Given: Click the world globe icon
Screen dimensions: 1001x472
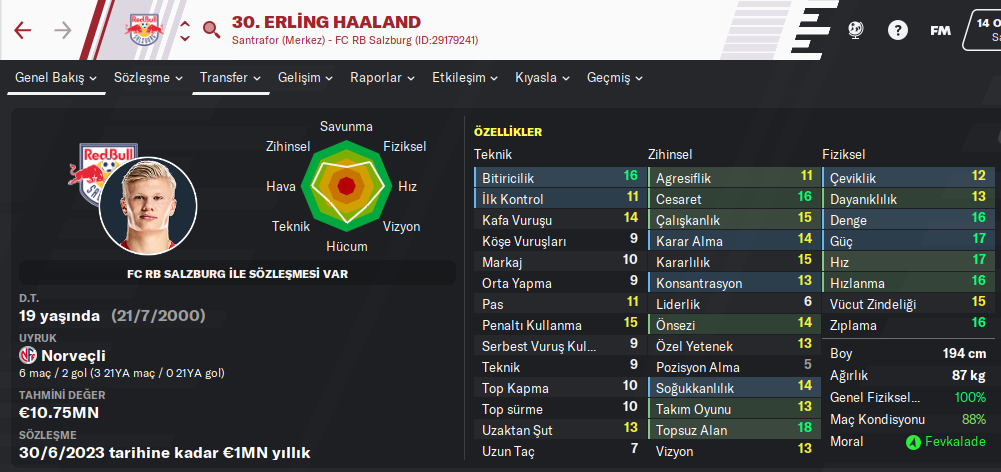Looking at the screenshot, I should point(855,30).
